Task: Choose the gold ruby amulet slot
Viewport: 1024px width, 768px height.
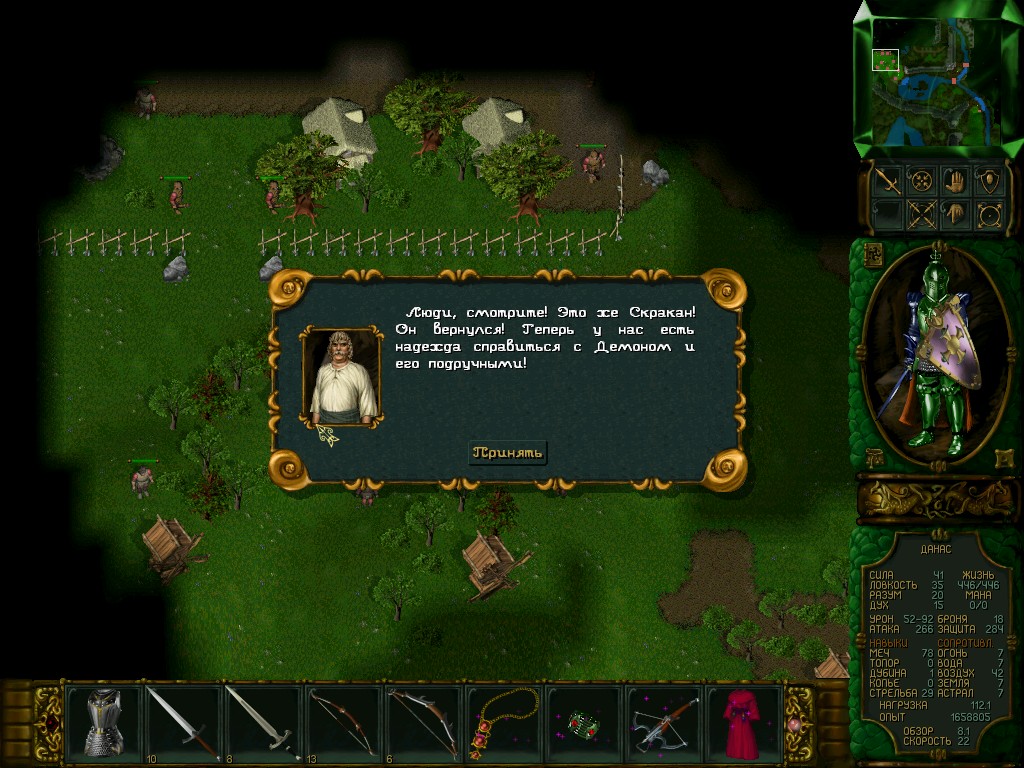Action: click(x=501, y=721)
